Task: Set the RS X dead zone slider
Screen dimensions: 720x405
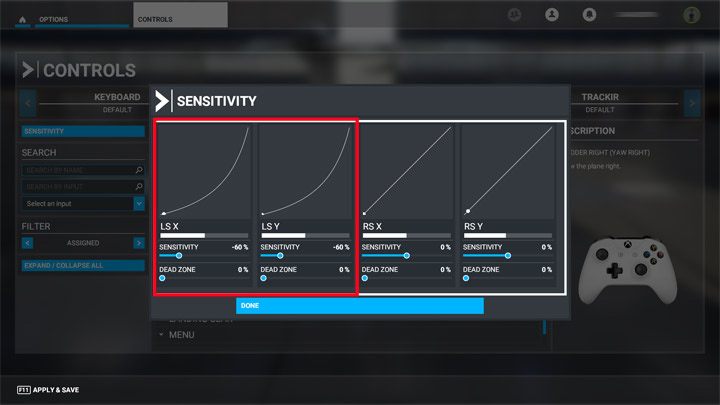Action: [365, 278]
